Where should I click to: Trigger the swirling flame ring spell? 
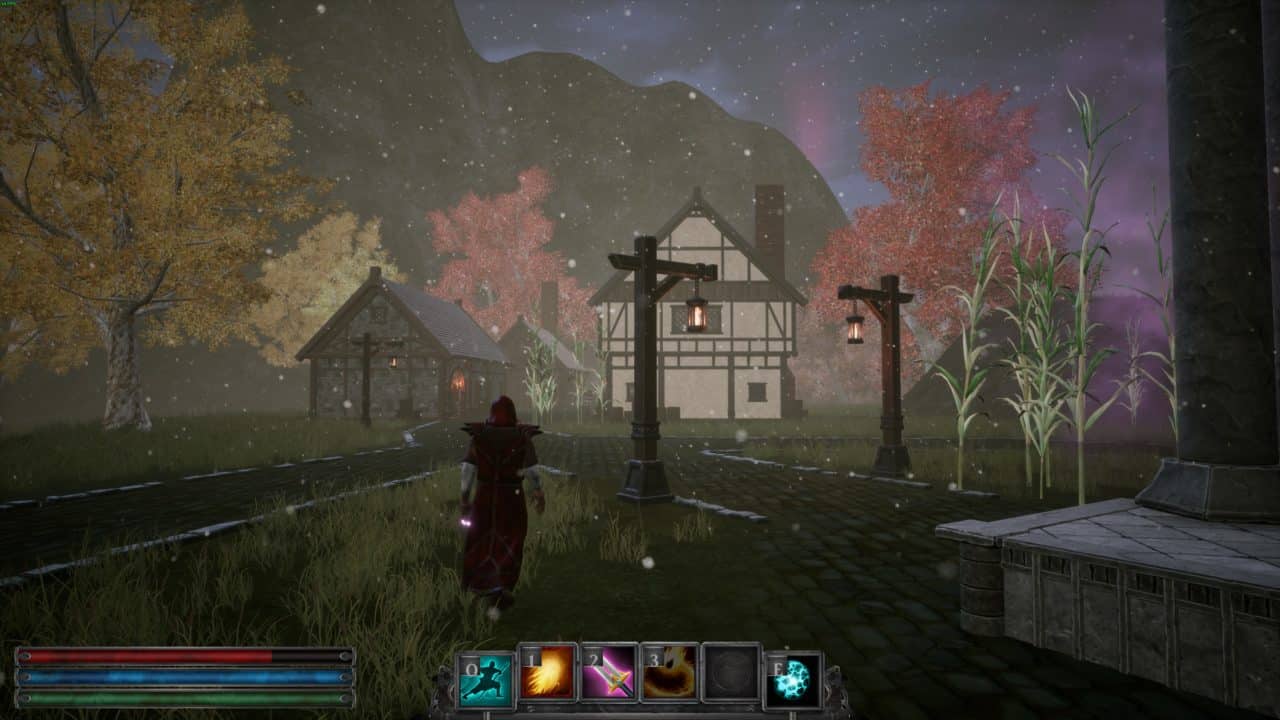pos(670,673)
